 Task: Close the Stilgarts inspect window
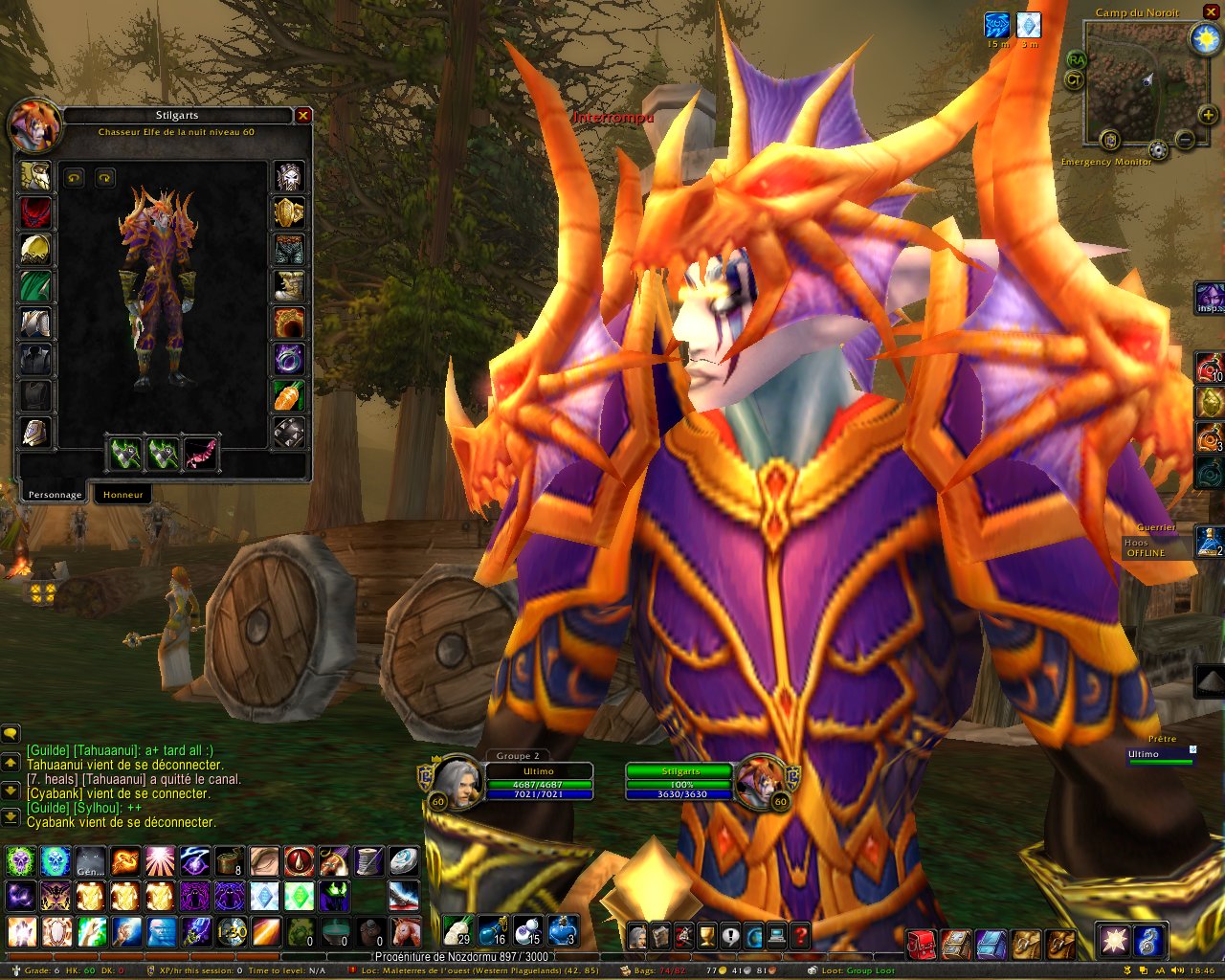pyautogui.click(x=303, y=116)
